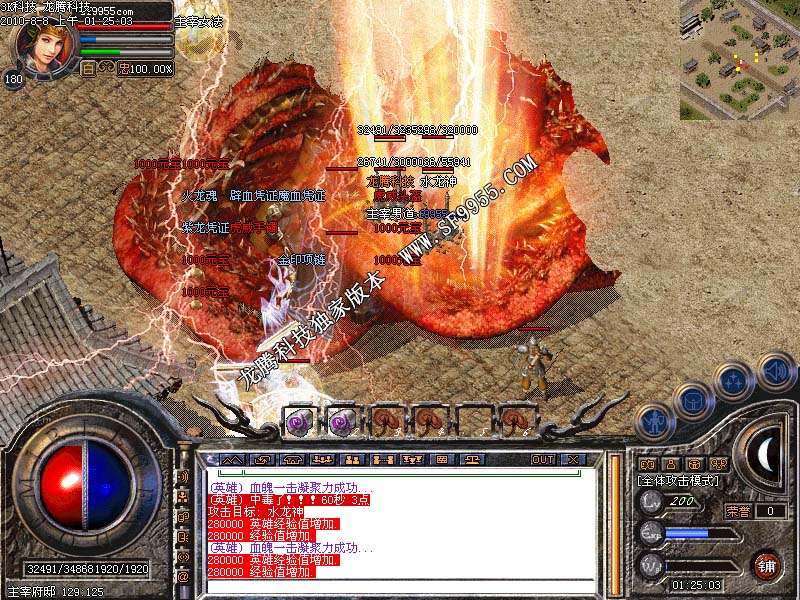
Task: Close the game using the X button
Action: (x=573, y=460)
